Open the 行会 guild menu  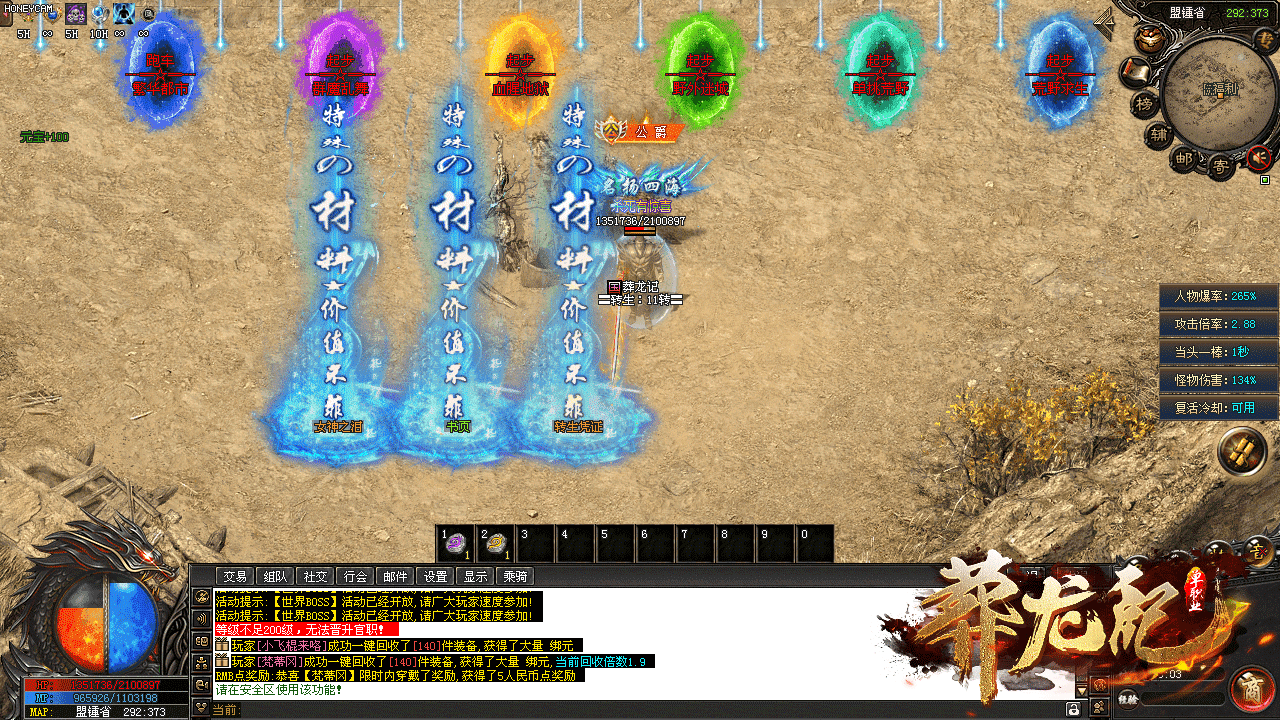click(355, 576)
